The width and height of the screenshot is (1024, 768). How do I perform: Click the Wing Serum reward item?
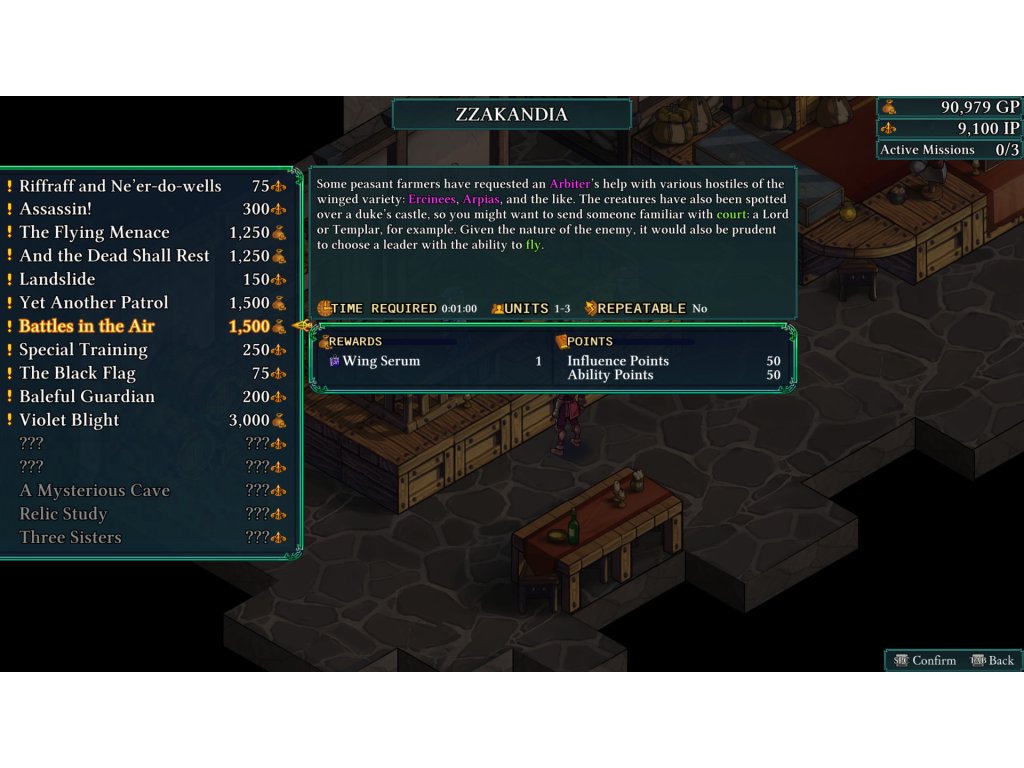[x=381, y=361]
